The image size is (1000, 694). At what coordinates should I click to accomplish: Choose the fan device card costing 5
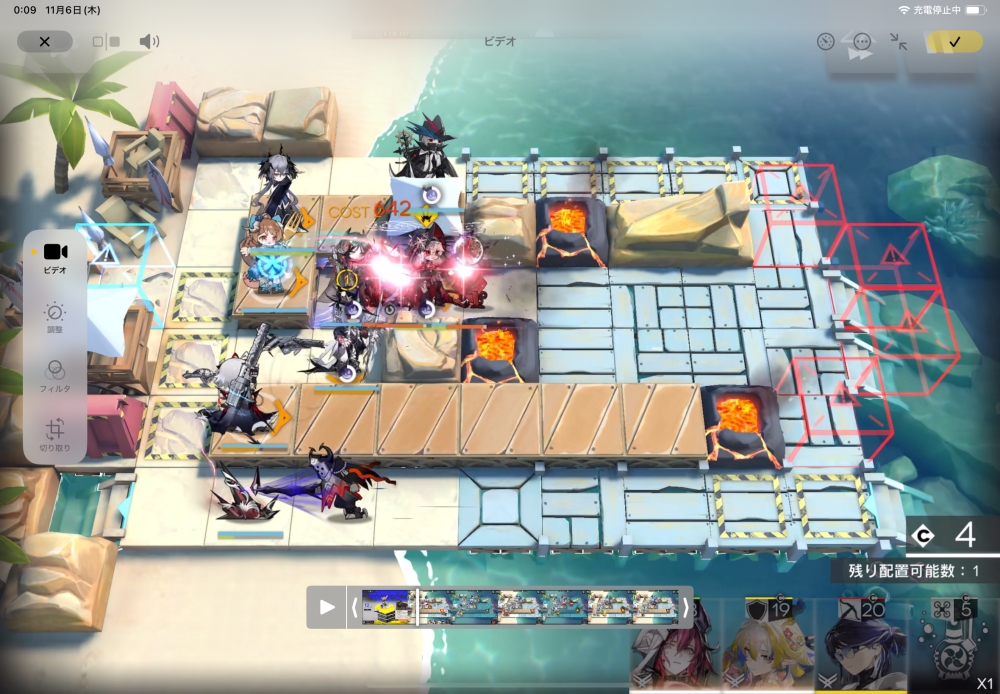coord(951,645)
